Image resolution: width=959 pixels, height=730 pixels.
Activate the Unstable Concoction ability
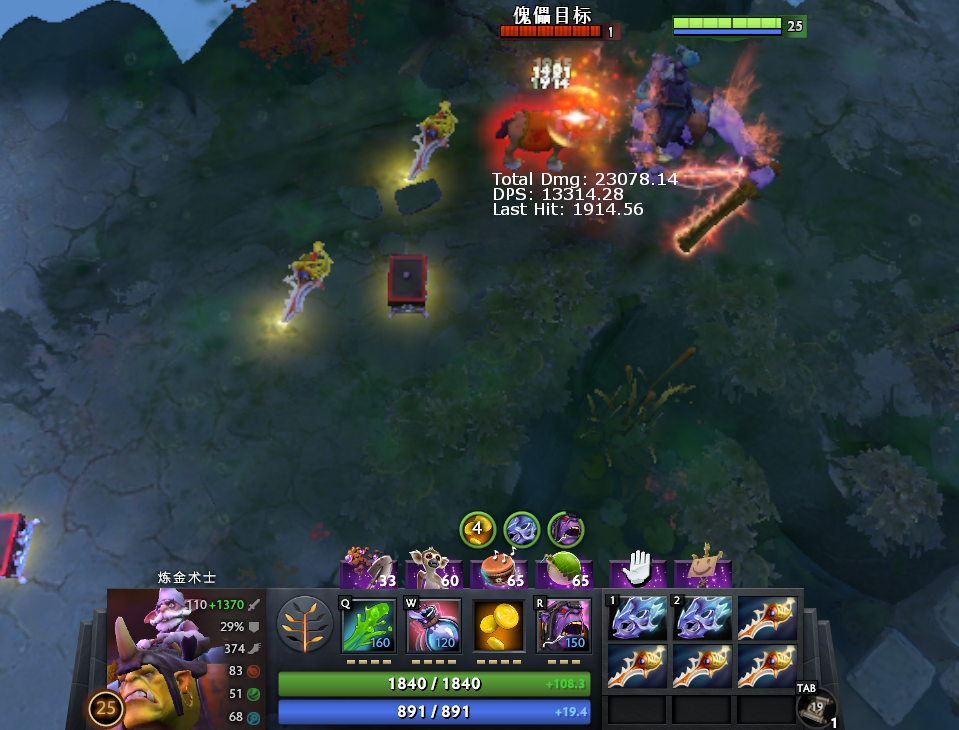pos(433,626)
